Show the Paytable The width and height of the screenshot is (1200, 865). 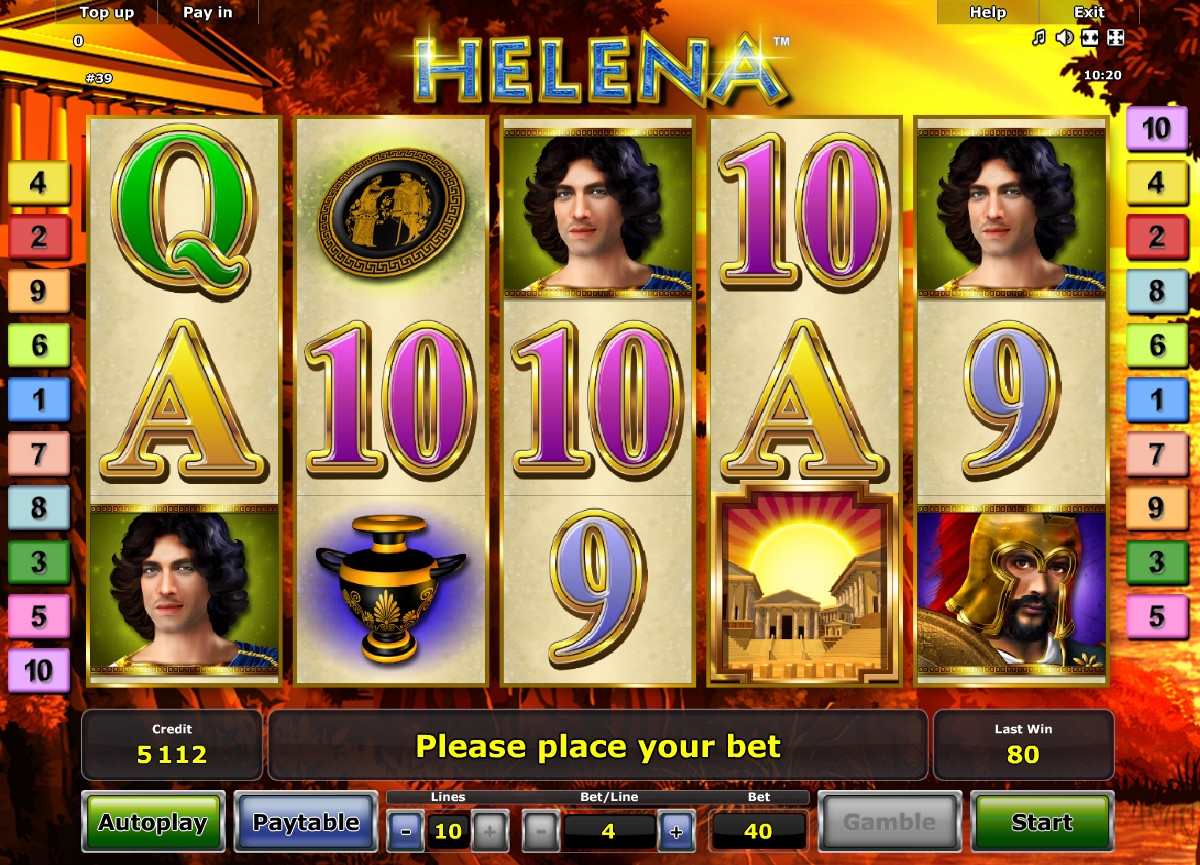click(x=306, y=822)
